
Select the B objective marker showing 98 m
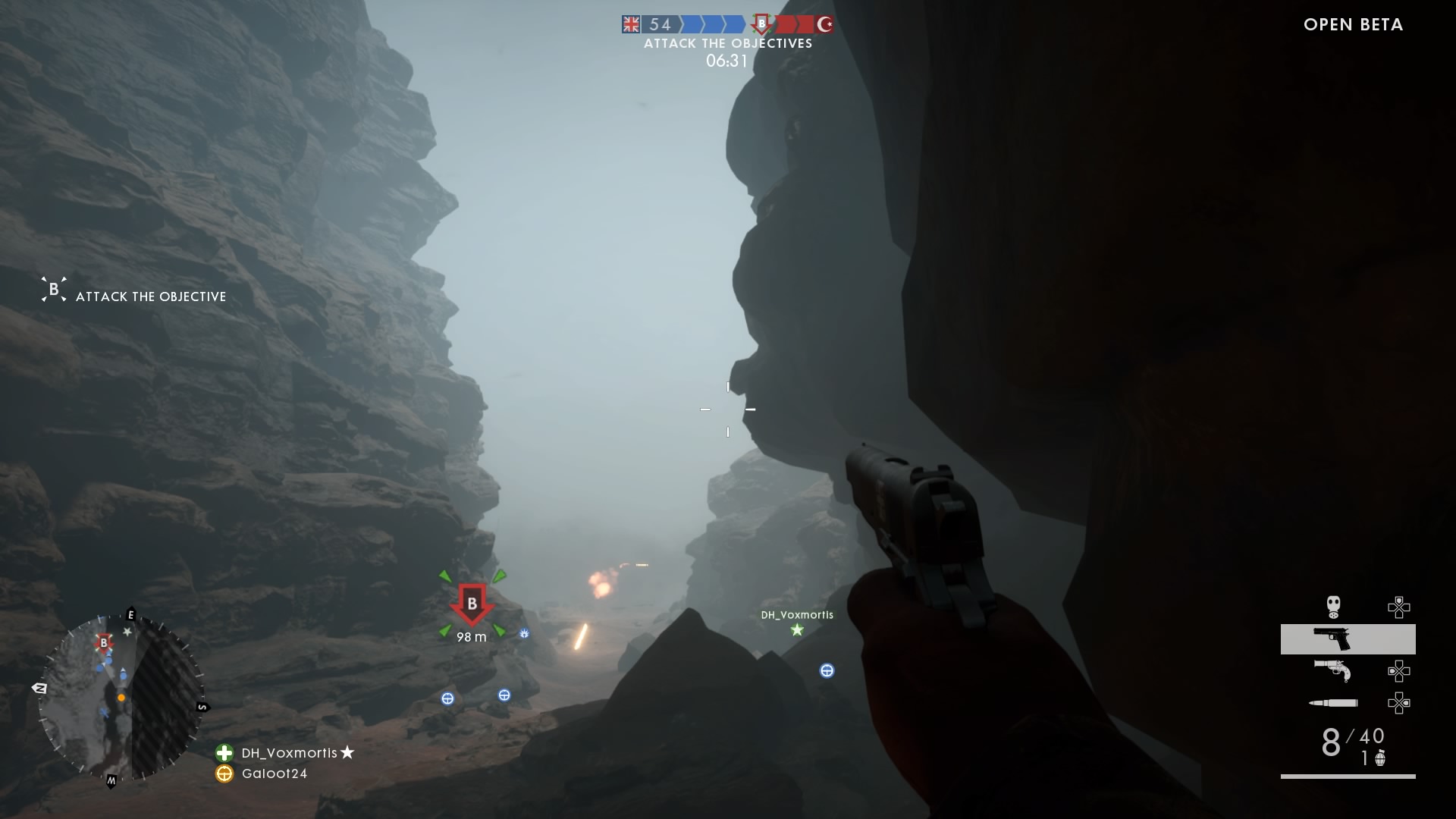tap(472, 604)
